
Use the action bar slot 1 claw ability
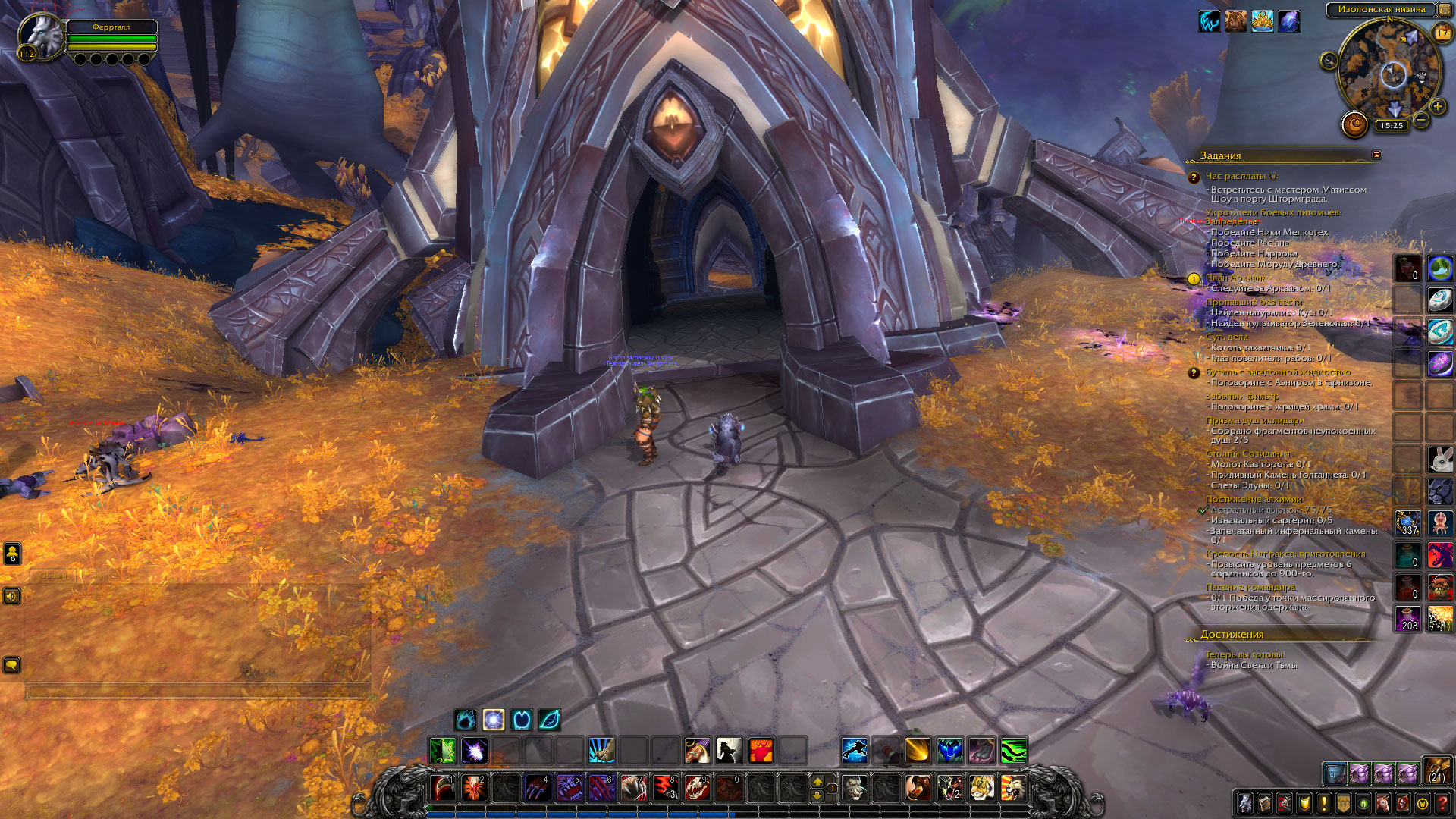[443, 788]
